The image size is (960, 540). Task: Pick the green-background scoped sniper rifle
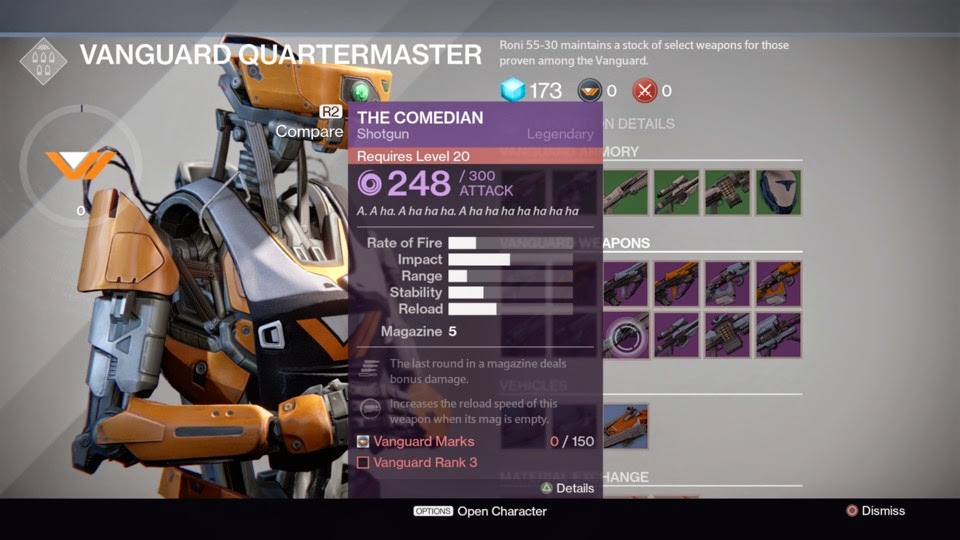click(x=677, y=193)
